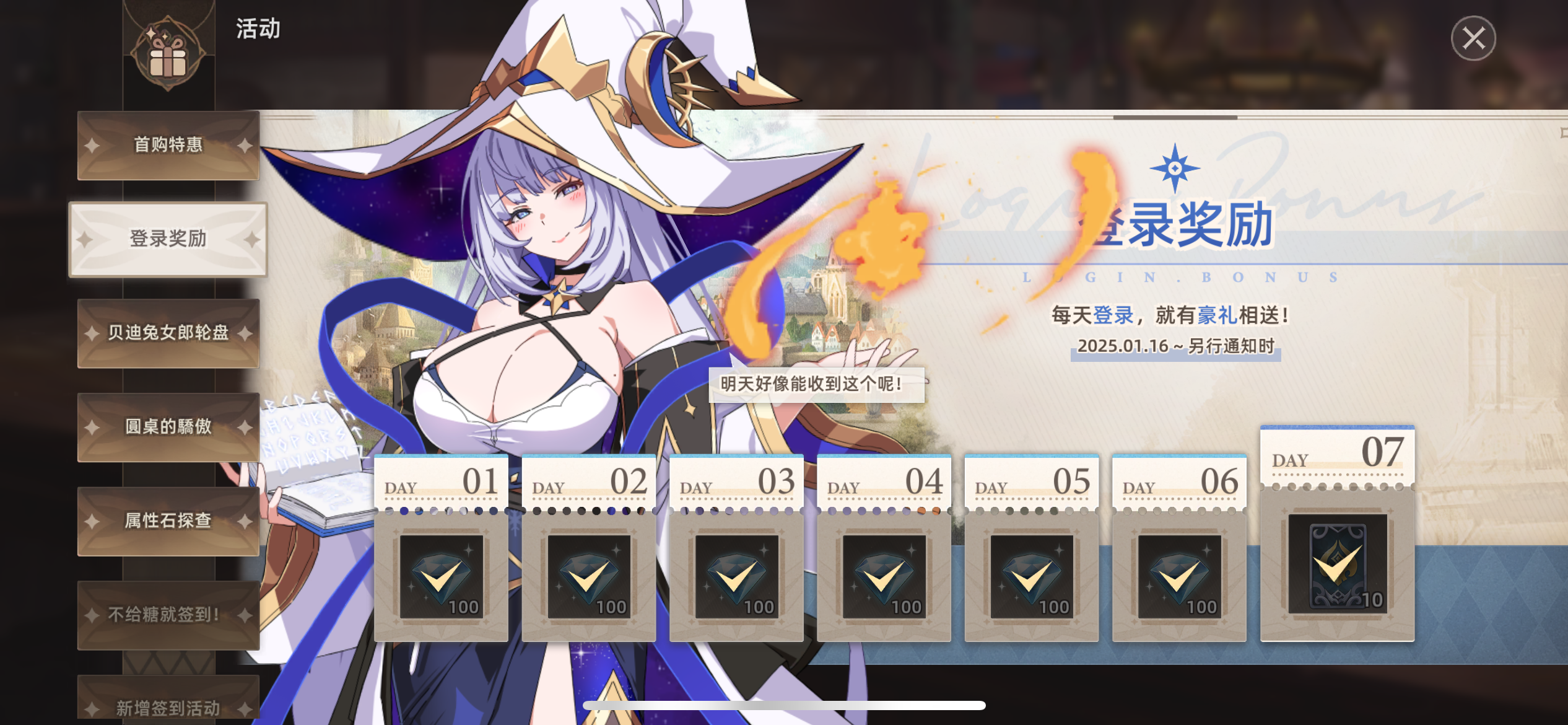Close the activity window
The image size is (1568, 725).
click(1473, 38)
